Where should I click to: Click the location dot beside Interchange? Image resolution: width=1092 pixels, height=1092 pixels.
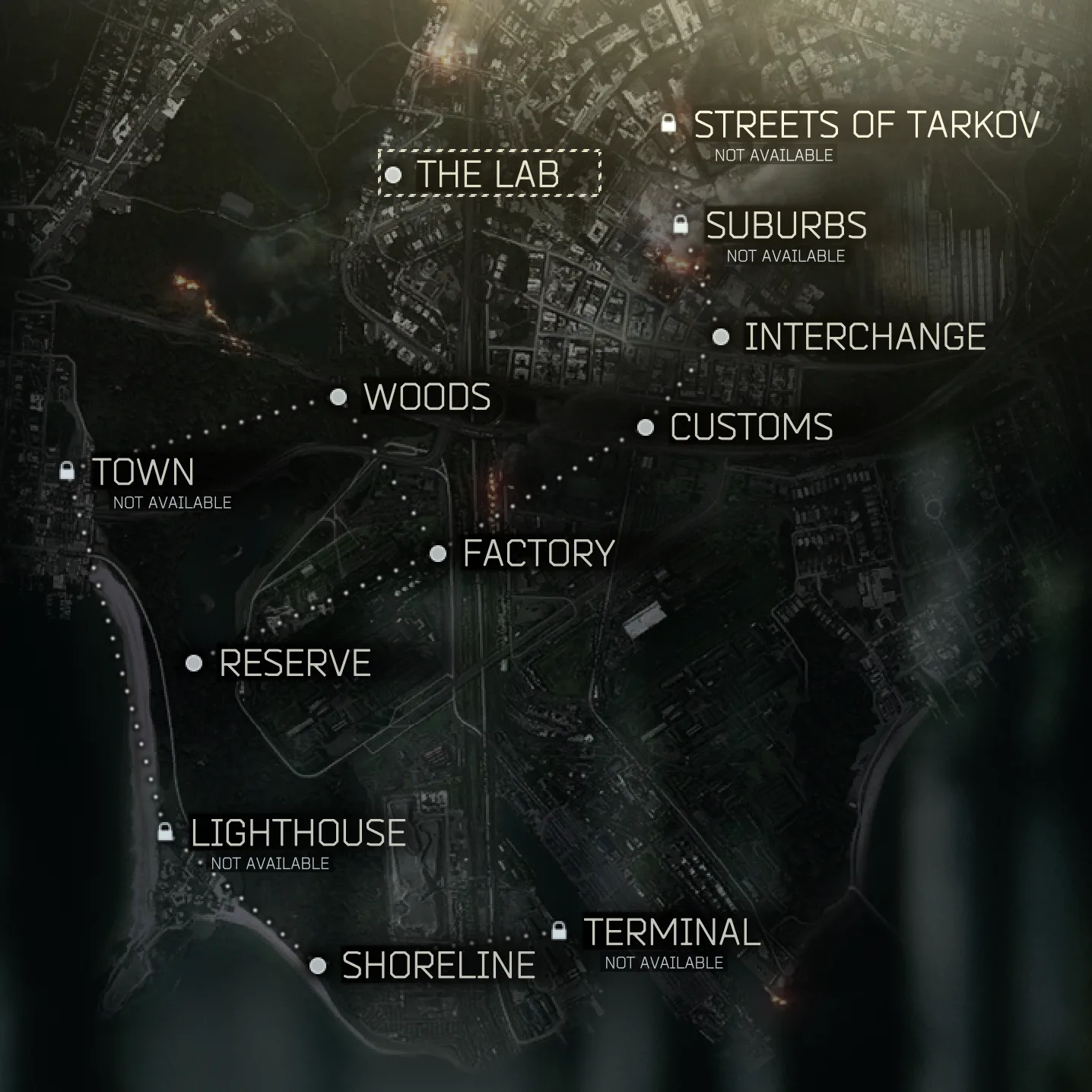click(719, 335)
